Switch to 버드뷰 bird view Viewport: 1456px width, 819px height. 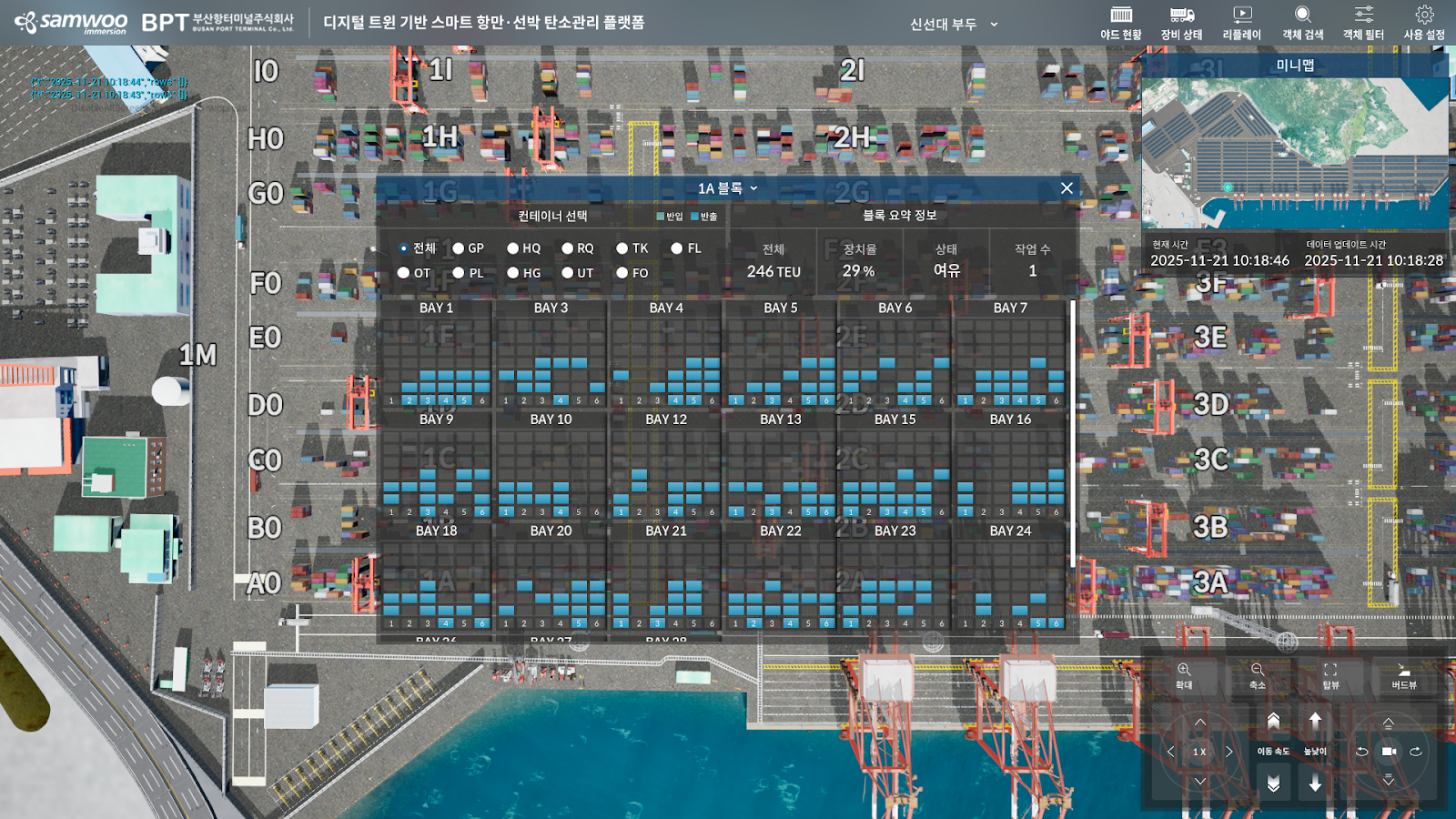[x=1403, y=676]
